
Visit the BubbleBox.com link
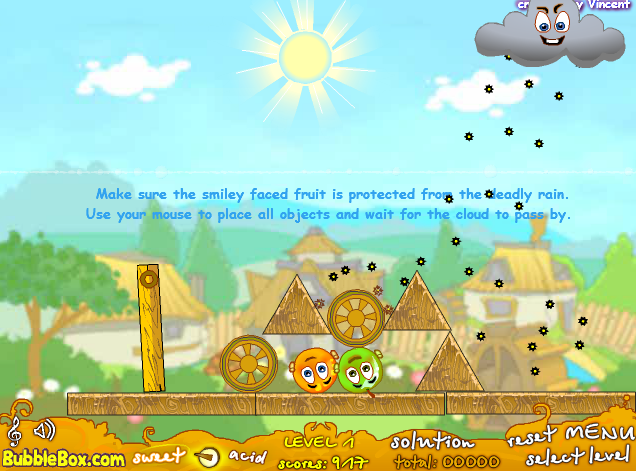[x=62, y=458]
